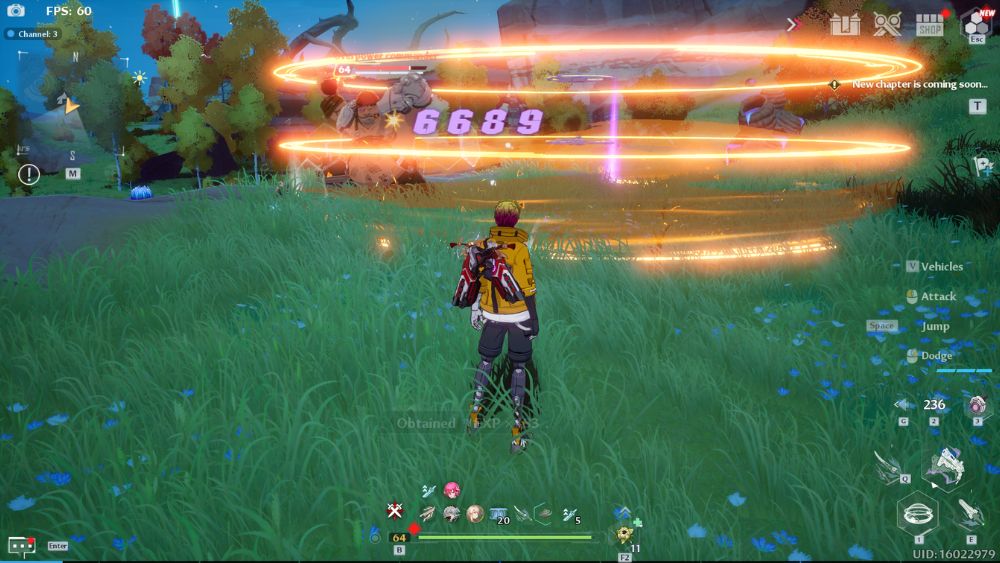Open the gift box rewards icon
The height and width of the screenshot is (563, 1000).
[x=845, y=24]
